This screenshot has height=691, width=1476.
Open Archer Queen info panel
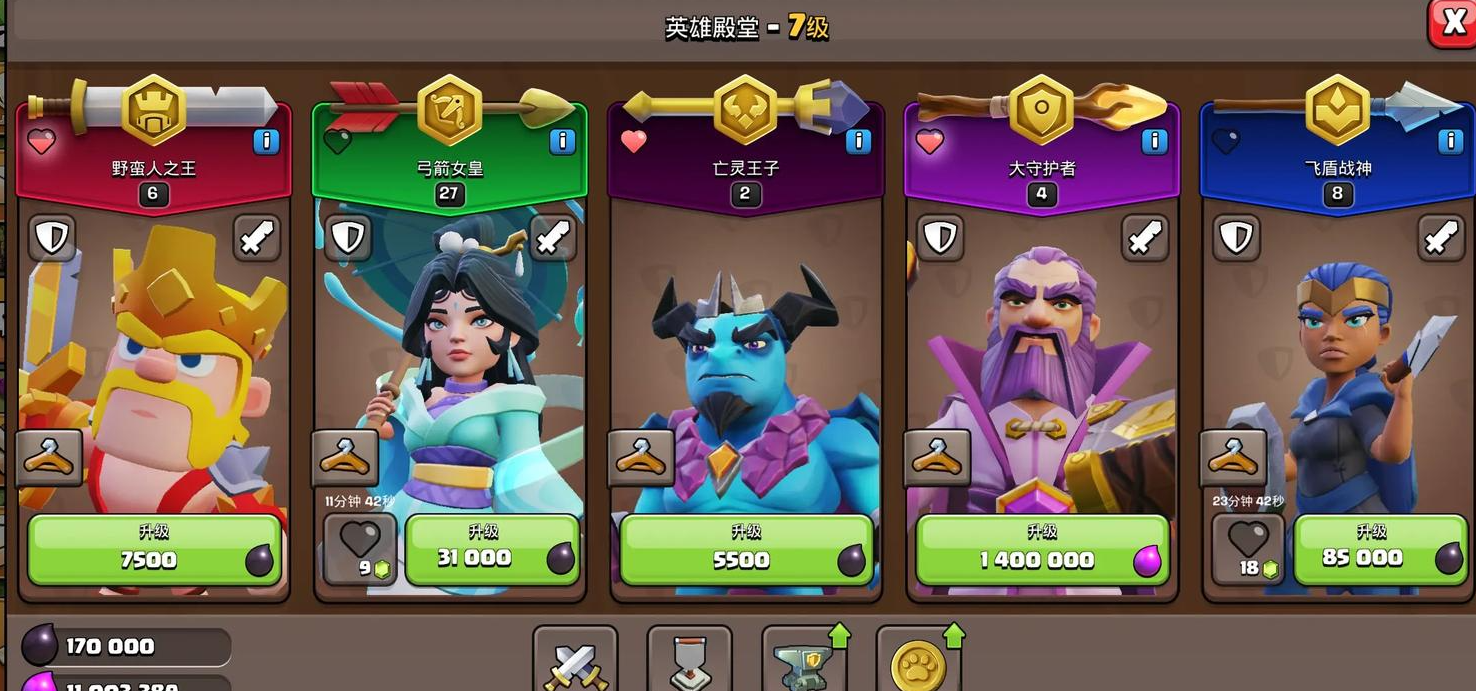(x=562, y=141)
